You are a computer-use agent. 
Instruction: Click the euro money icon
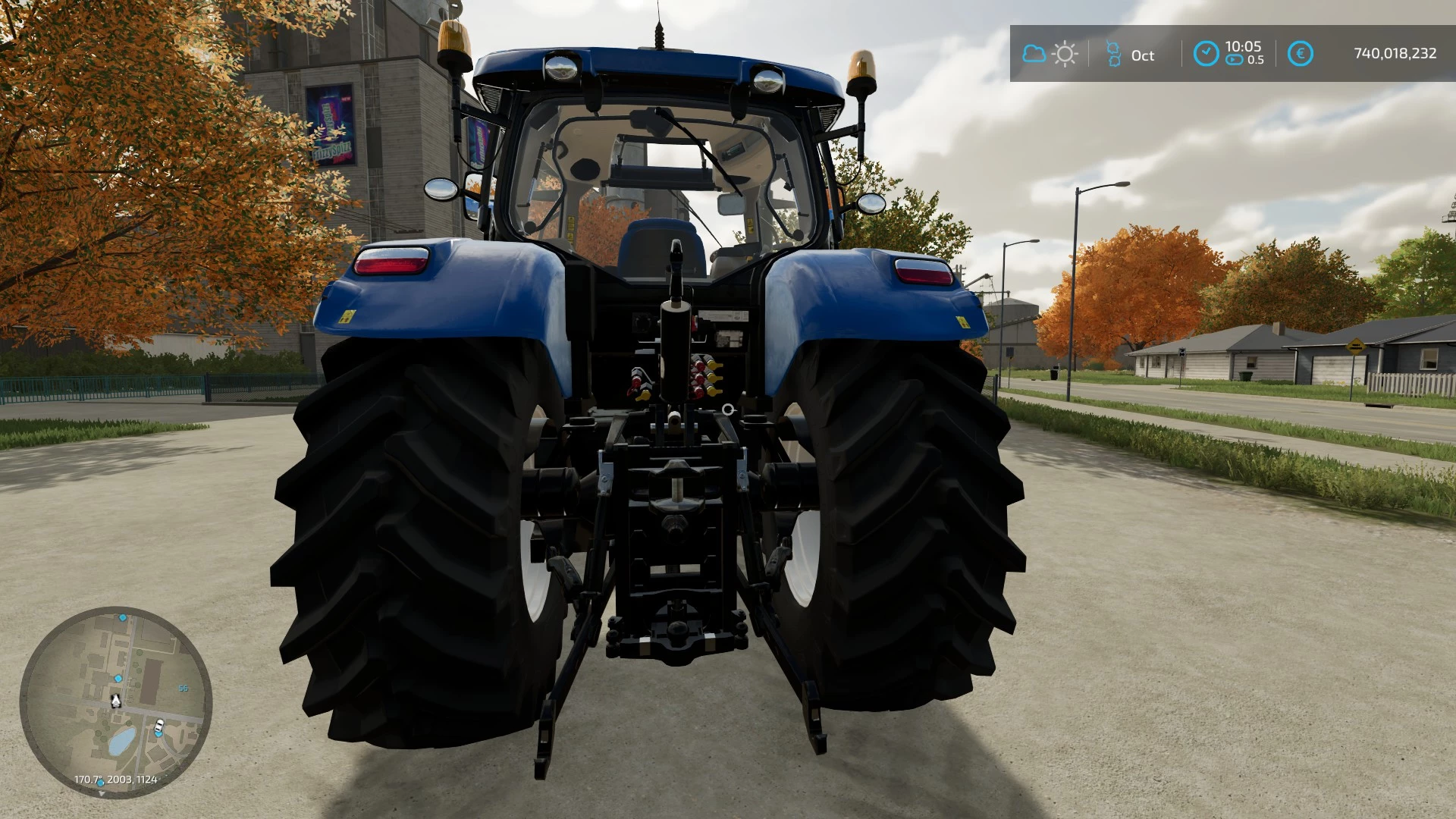coord(1301,54)
